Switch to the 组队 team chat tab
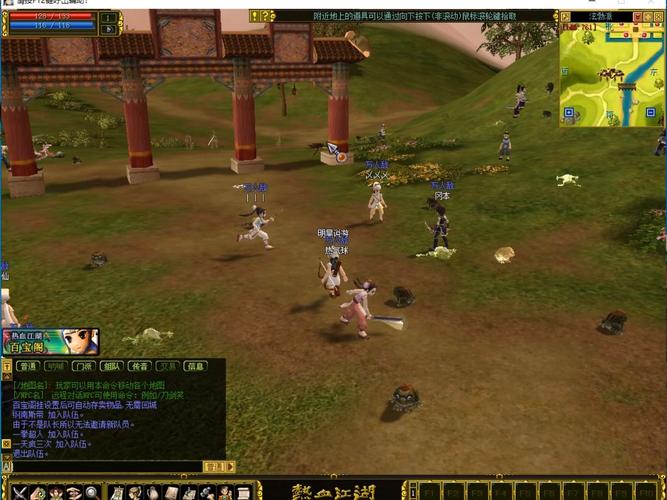 (x=112, y=366)
